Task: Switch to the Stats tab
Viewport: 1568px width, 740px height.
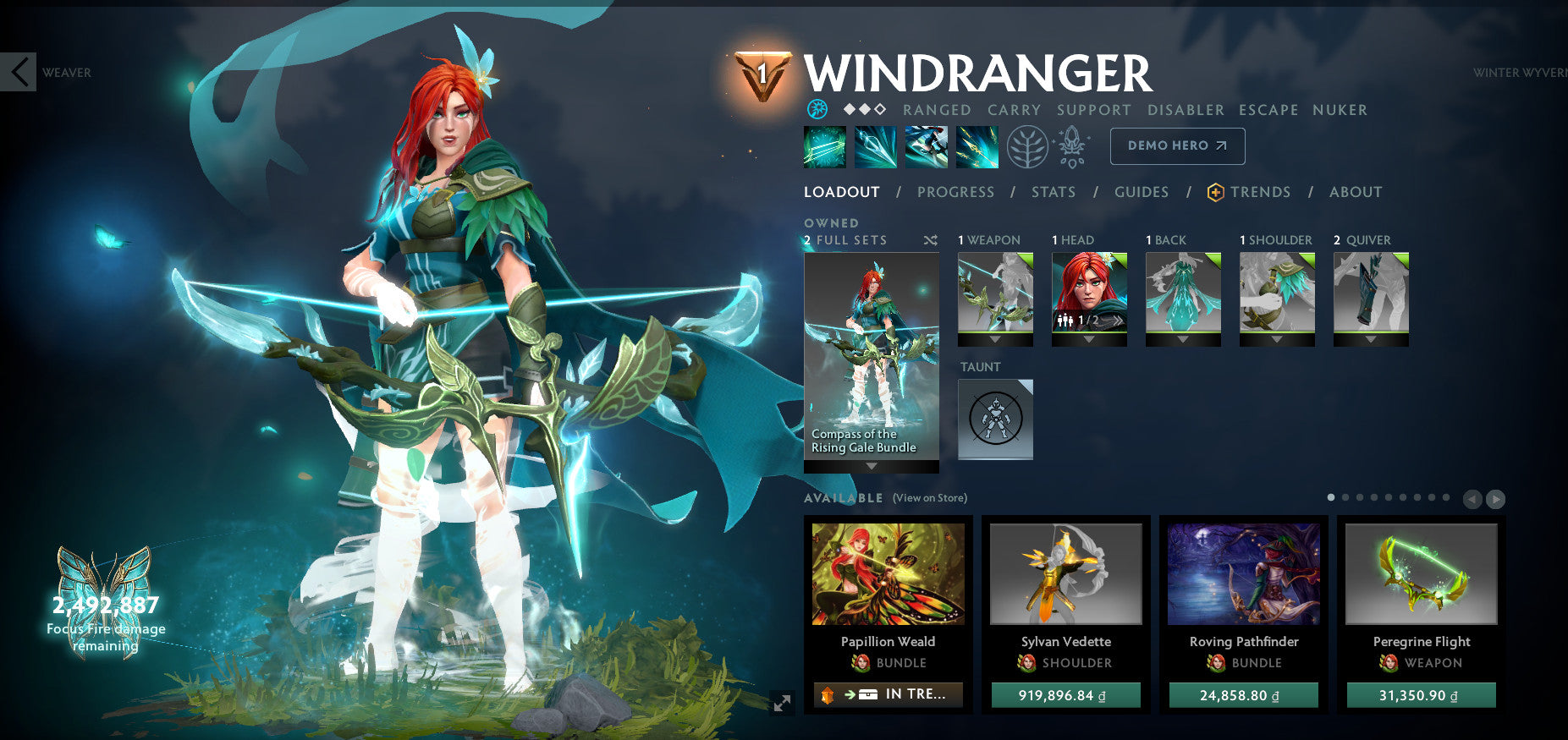Action: (x=1053, y=192)
